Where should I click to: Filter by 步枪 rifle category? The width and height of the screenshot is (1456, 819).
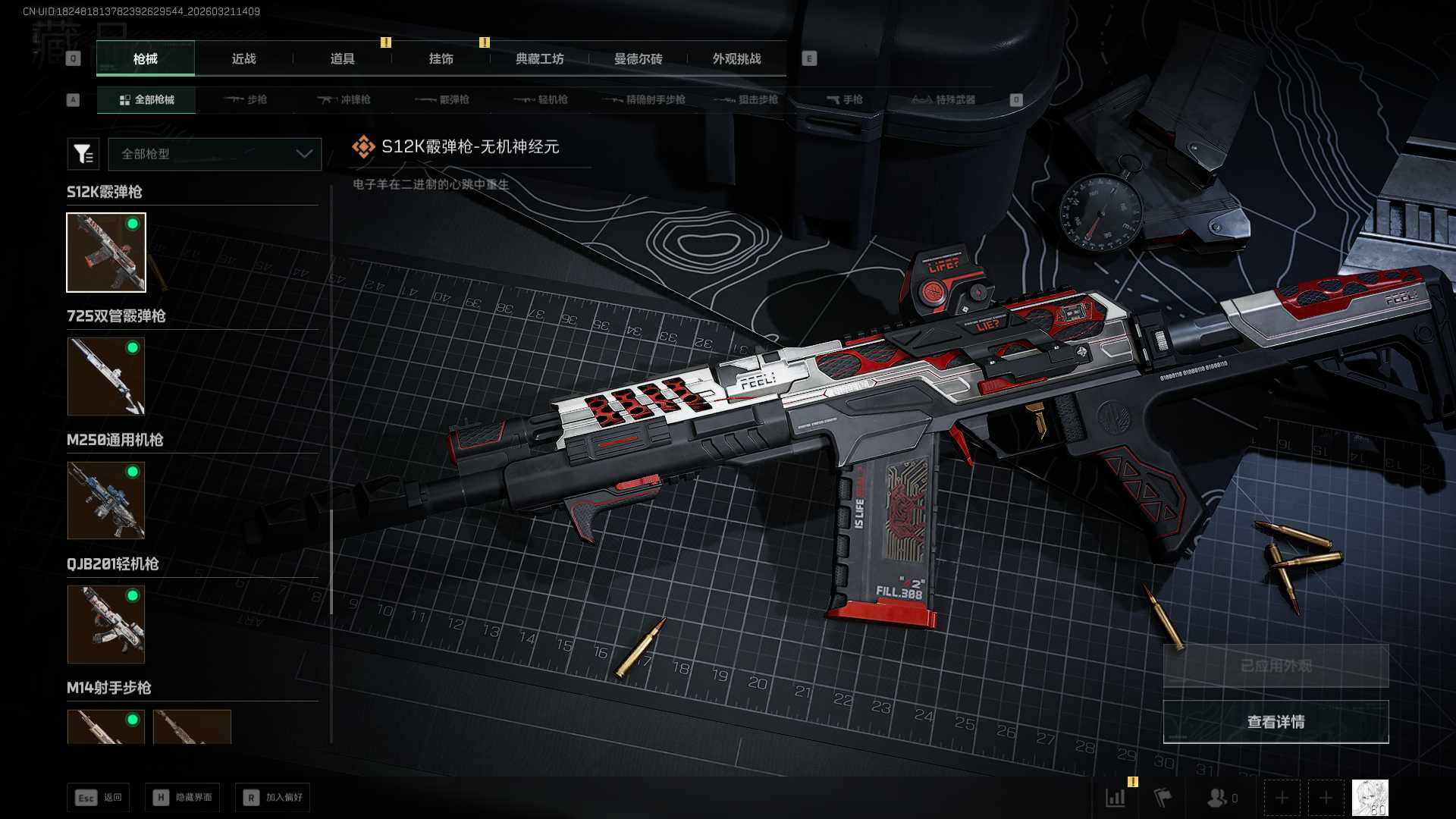[246, 99]
